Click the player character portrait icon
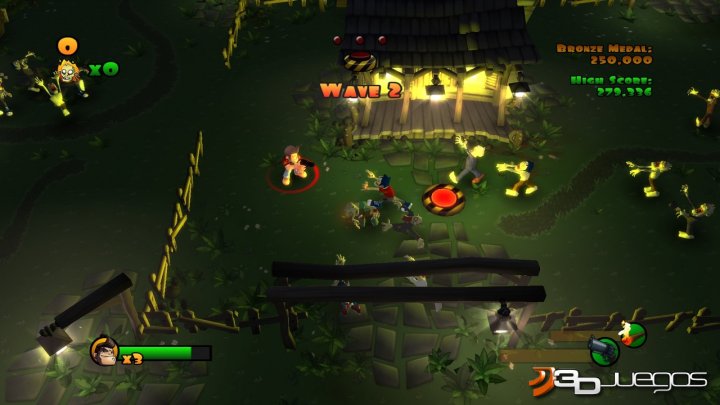720x405 pixels. 104,351
